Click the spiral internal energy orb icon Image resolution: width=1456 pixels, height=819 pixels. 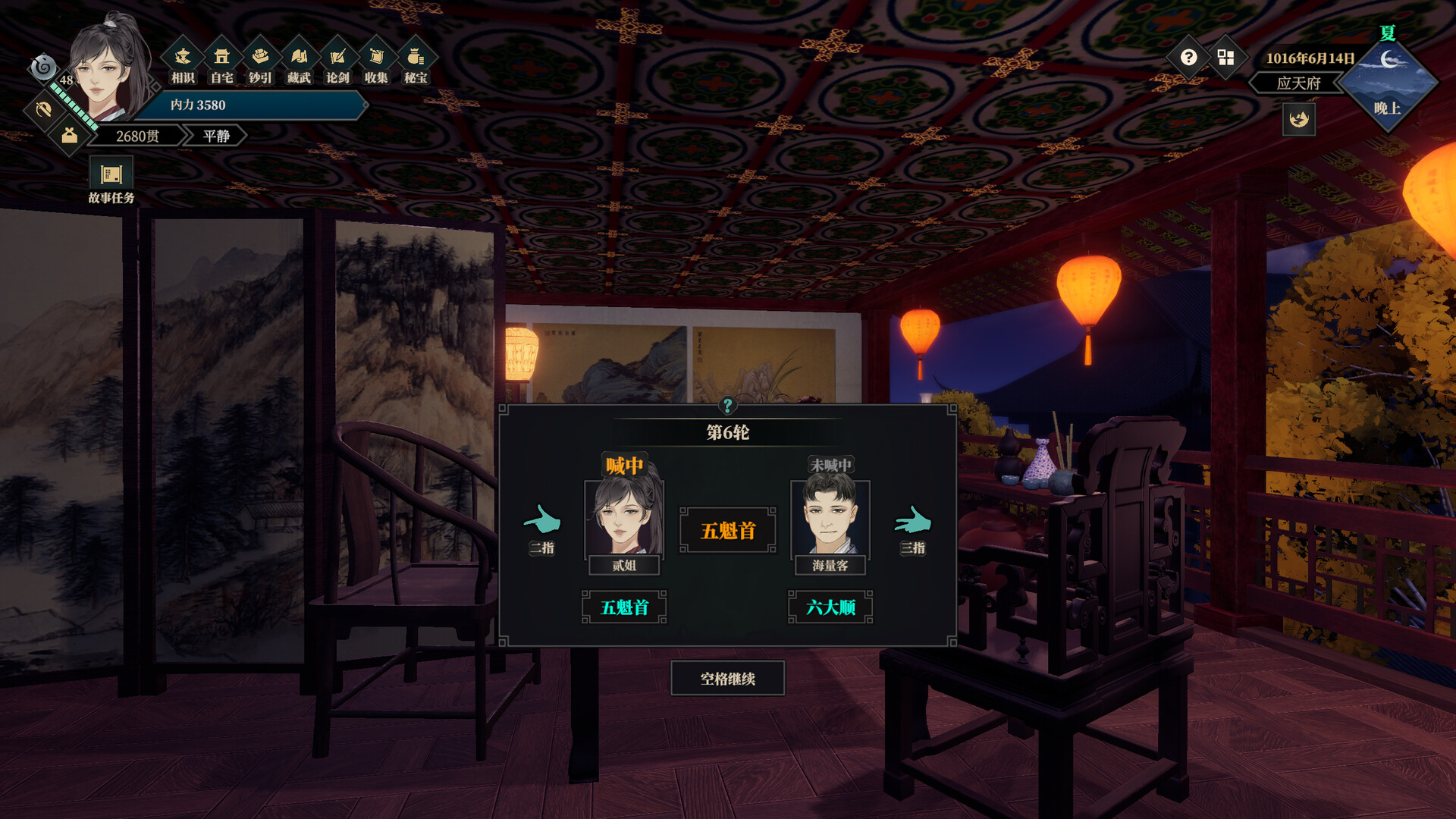[x=43, y=69]
